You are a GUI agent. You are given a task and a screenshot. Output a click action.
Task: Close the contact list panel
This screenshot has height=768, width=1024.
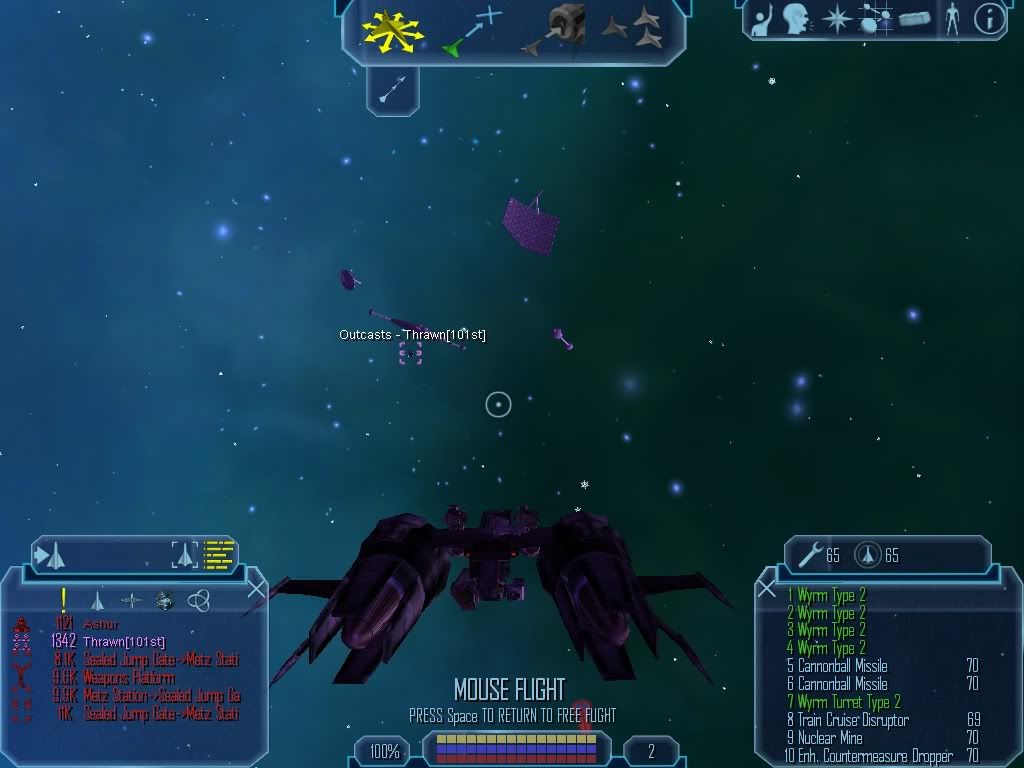tap(256, 589)
